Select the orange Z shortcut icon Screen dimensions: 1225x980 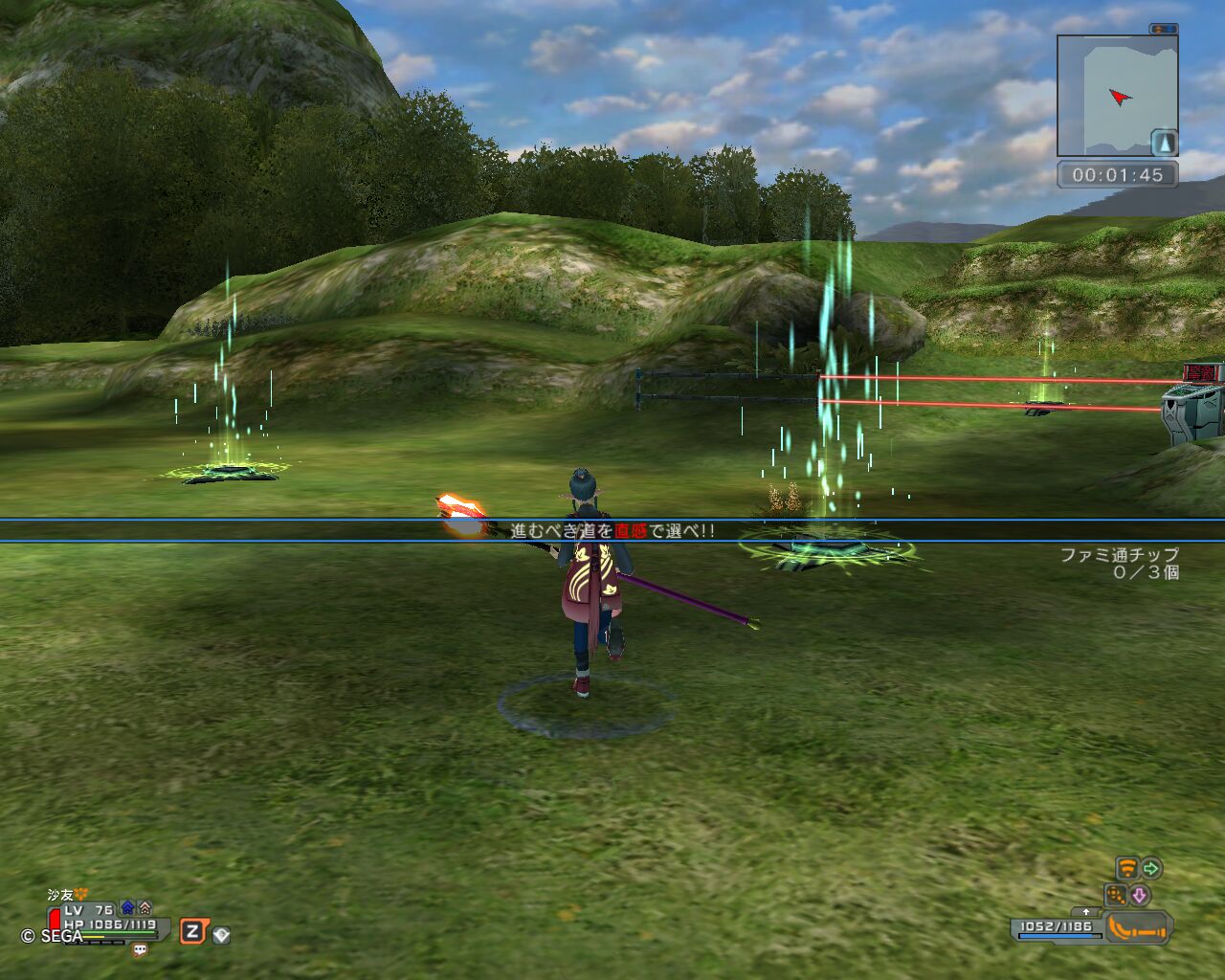(x=192, y=931)
